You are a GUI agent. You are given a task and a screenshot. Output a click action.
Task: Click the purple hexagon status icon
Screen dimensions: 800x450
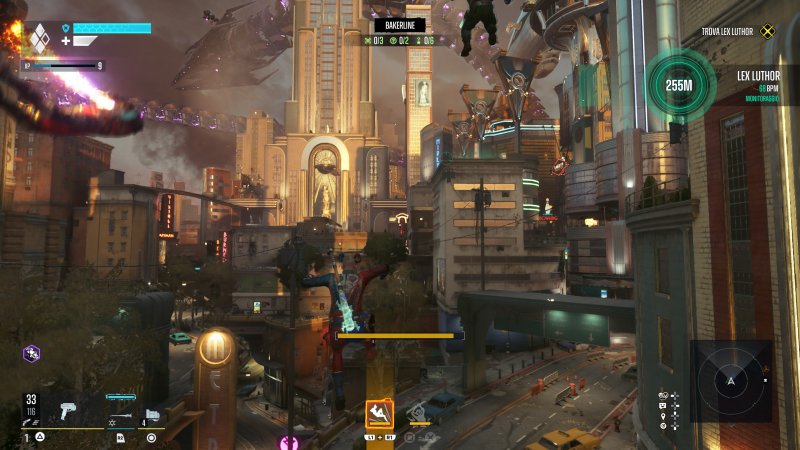tap(31, 353)
